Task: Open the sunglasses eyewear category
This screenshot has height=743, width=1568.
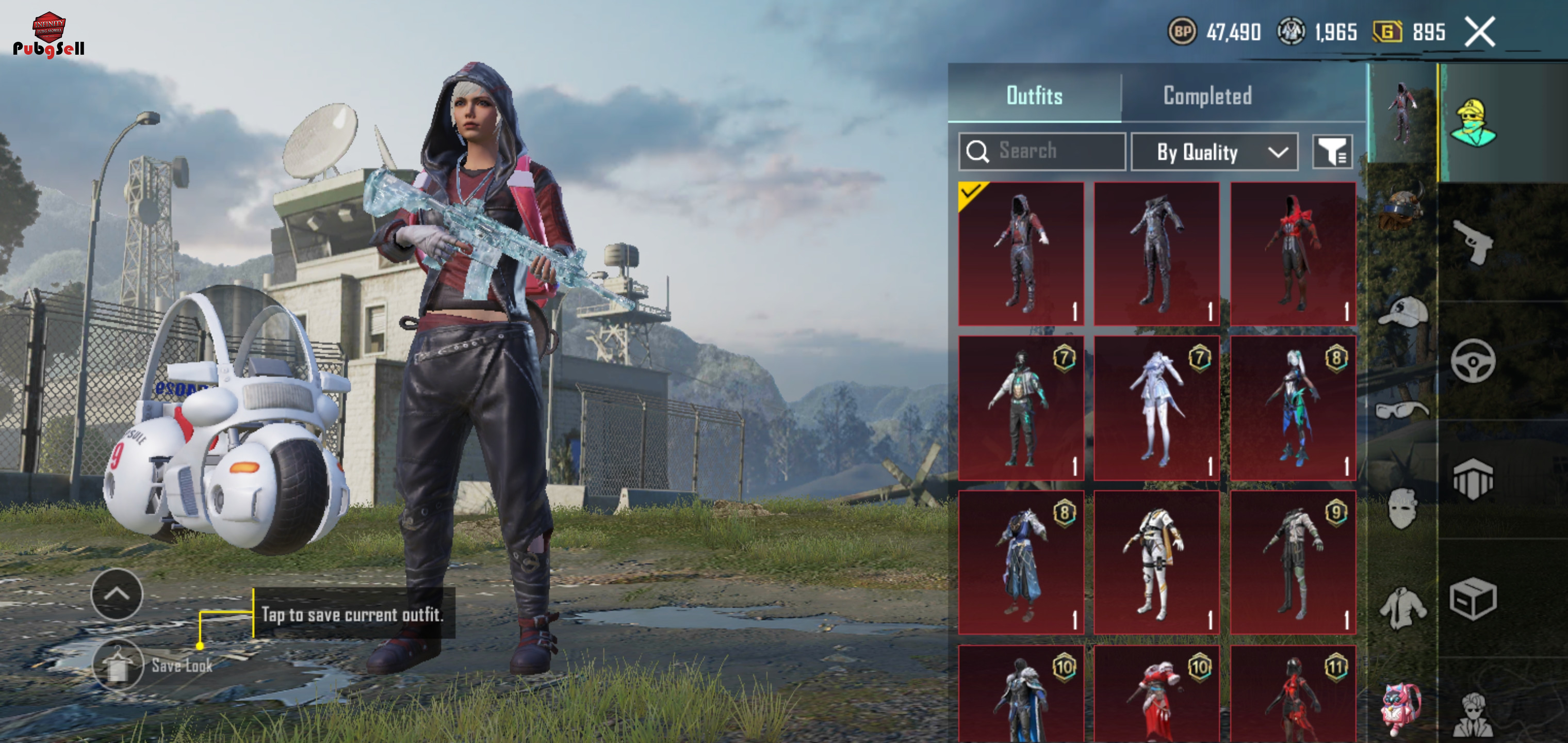Action: coord(1402,409)
